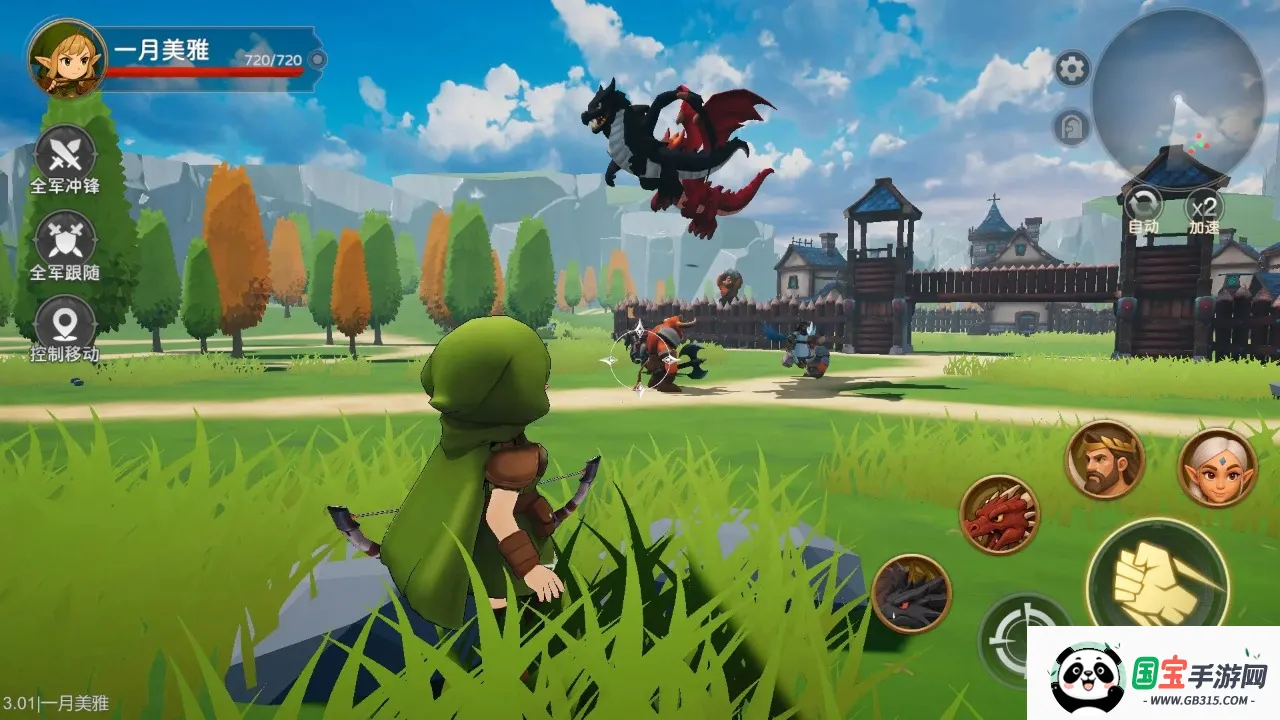The image size is (1280, 720).
Task: Select the 全军跟随 army follow command
Action: 65,242
